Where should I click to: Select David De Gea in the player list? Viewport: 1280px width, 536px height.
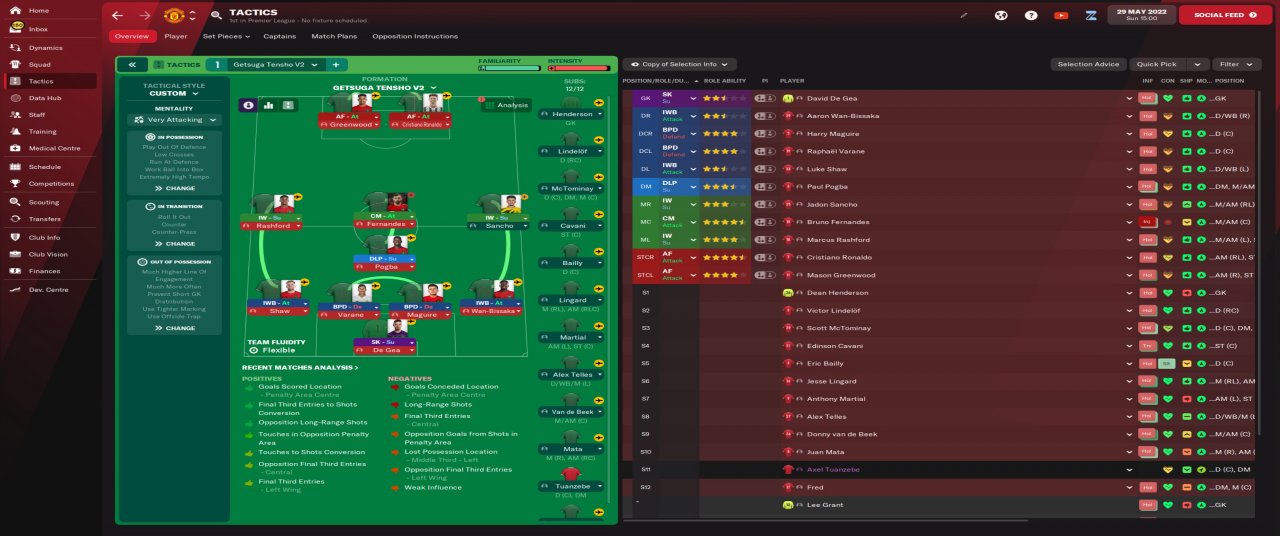[x=831, y=98]
